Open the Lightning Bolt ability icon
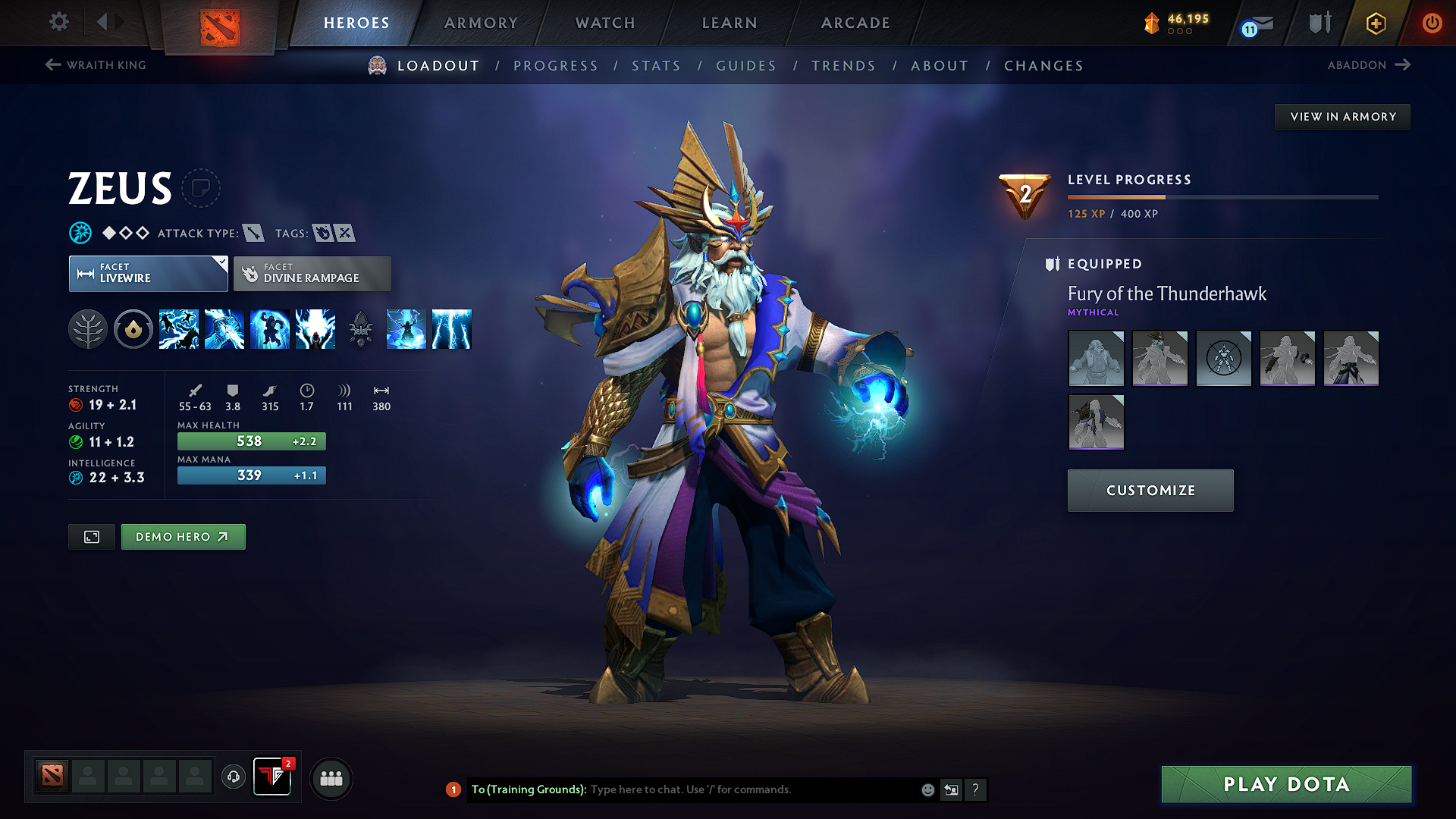1456x819 pixels. click(x=224, y=329)
